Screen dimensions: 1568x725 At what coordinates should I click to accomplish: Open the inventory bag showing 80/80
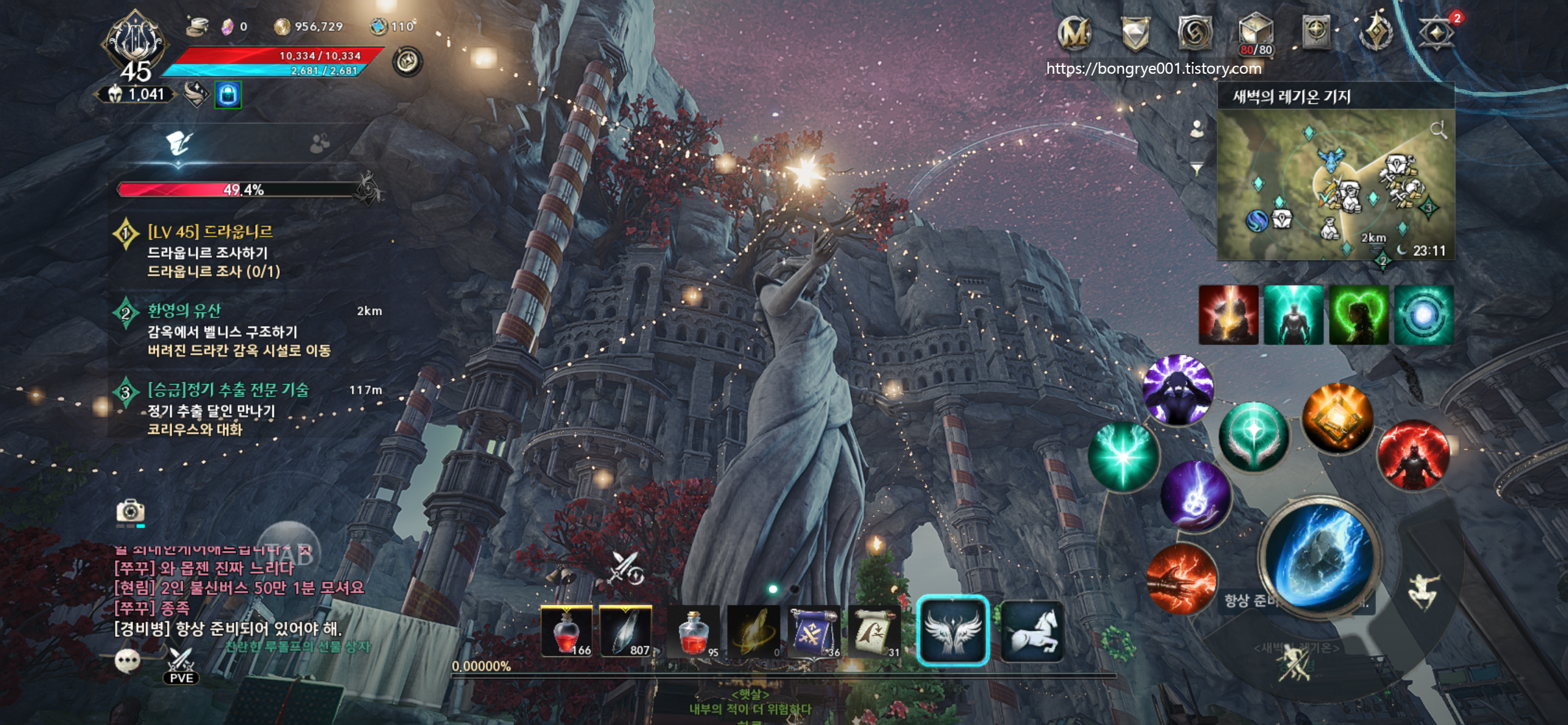(1255, 33)
